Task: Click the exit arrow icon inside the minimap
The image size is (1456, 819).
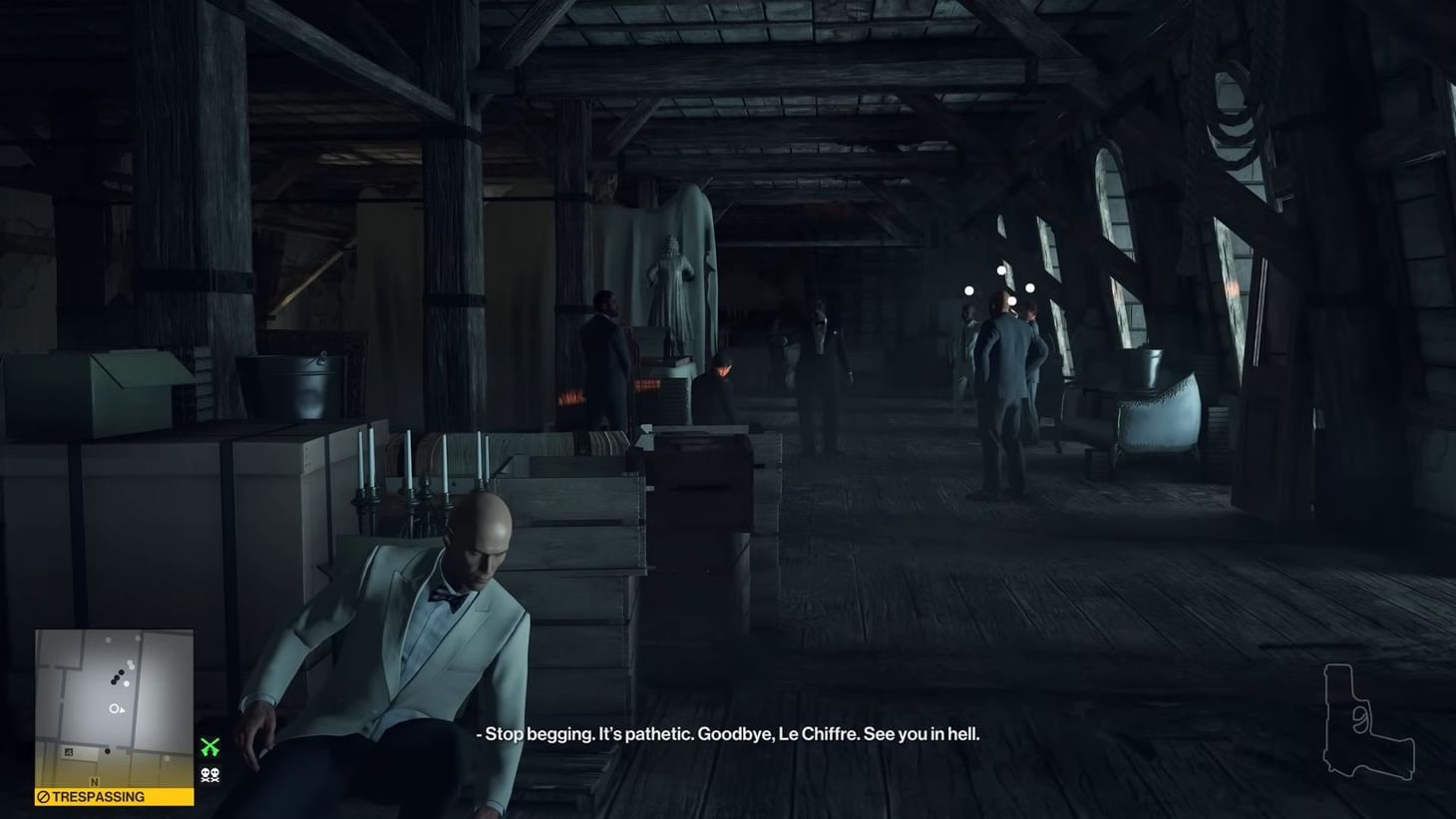Action: [x=68, y=751]
